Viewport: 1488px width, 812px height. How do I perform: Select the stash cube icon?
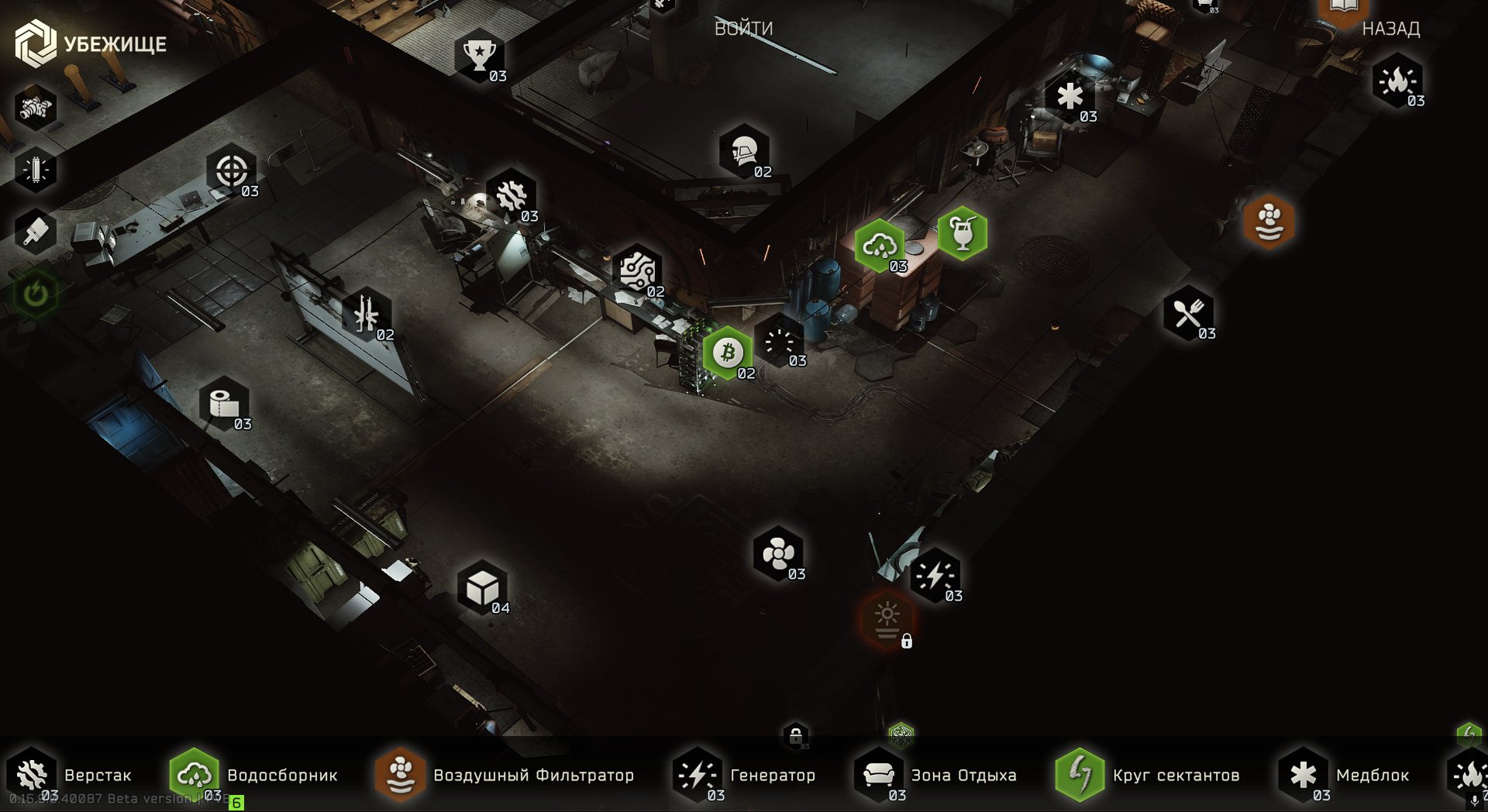point(482,588)
